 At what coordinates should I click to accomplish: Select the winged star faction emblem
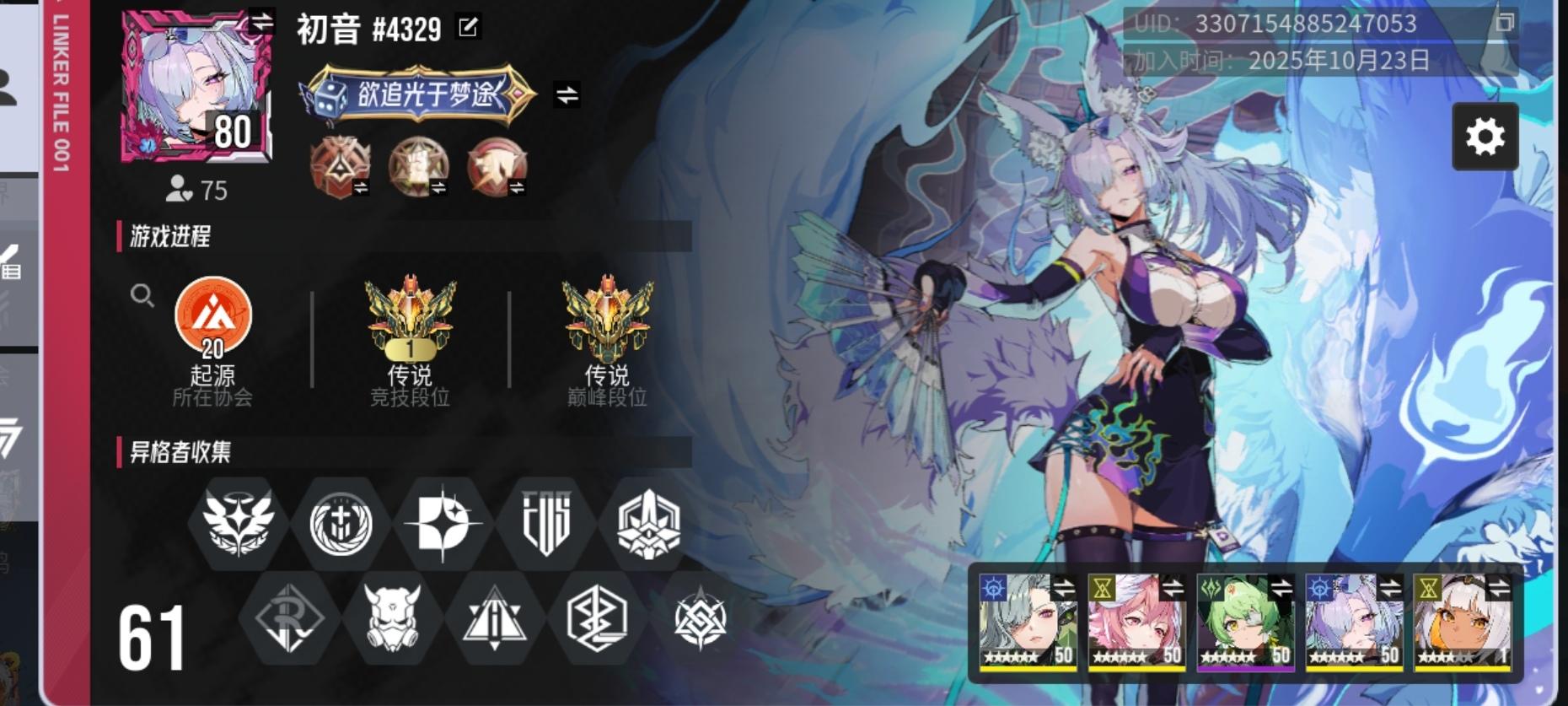click(x=237, y=523)
